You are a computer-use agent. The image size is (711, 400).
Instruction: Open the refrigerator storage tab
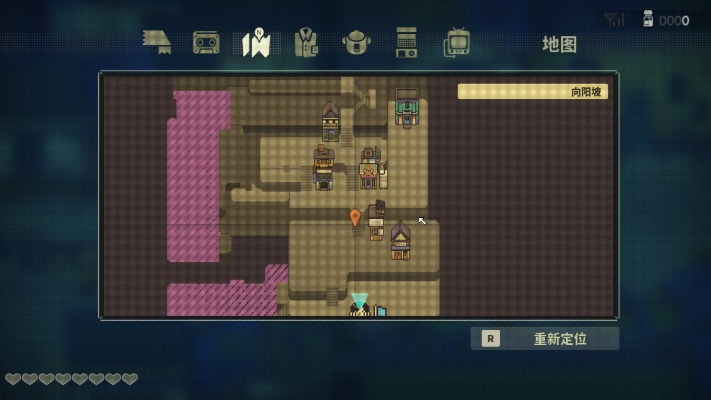coord(406,42)
